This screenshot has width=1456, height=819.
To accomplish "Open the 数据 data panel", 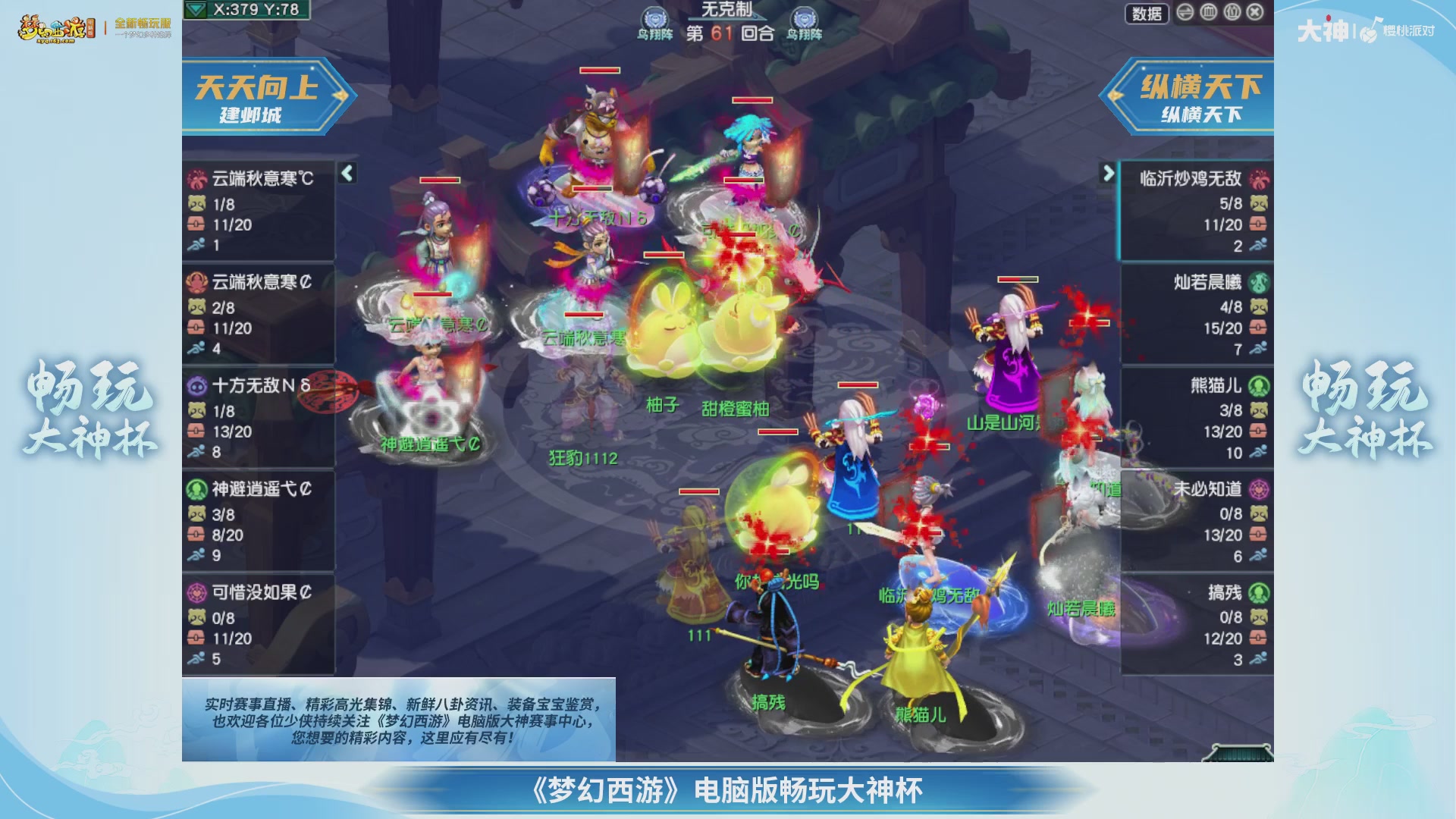I will [x=1147, y=14].
